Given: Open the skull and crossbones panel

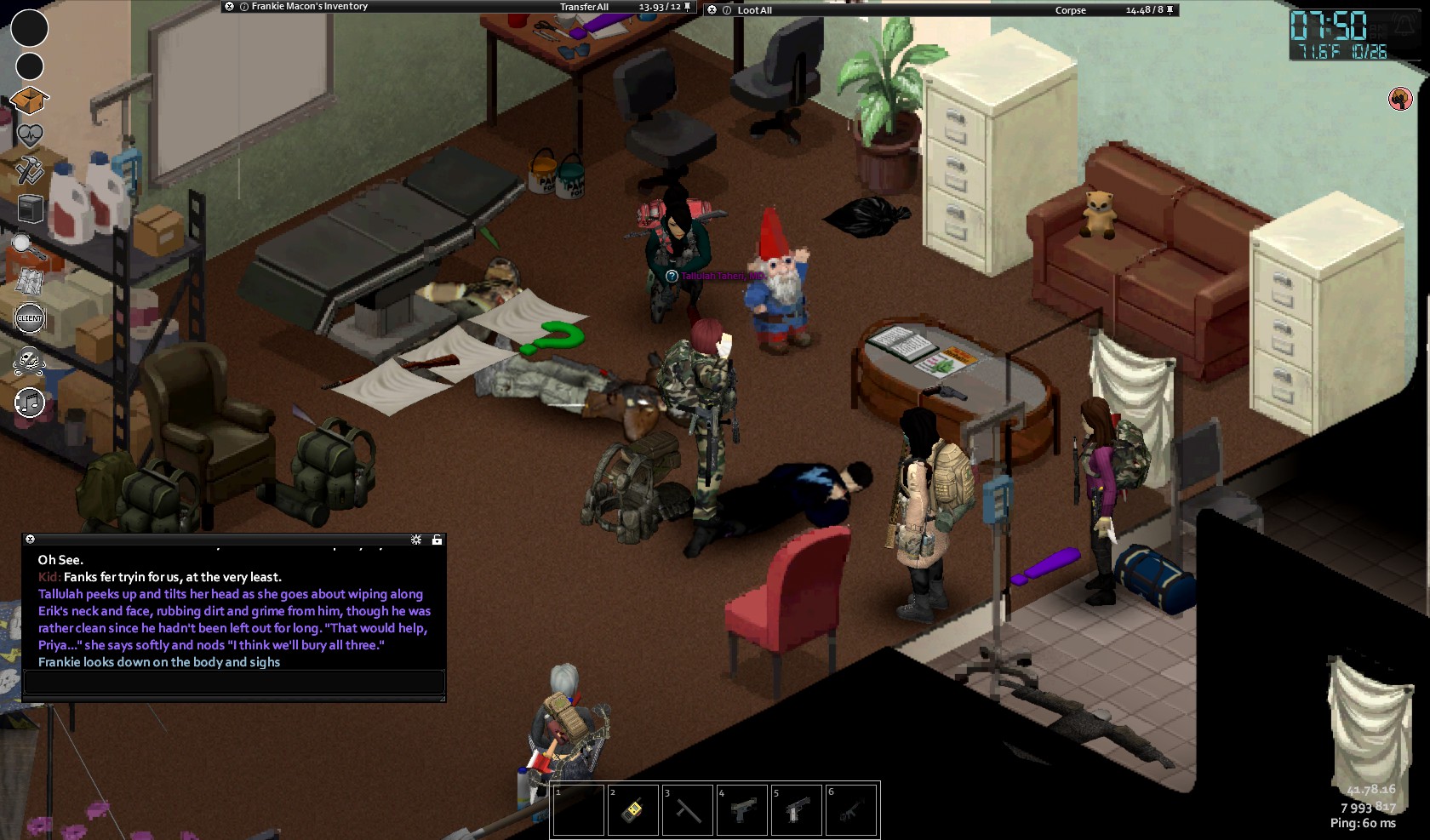Looking at the screenshot, I should [x=29, y=361].
